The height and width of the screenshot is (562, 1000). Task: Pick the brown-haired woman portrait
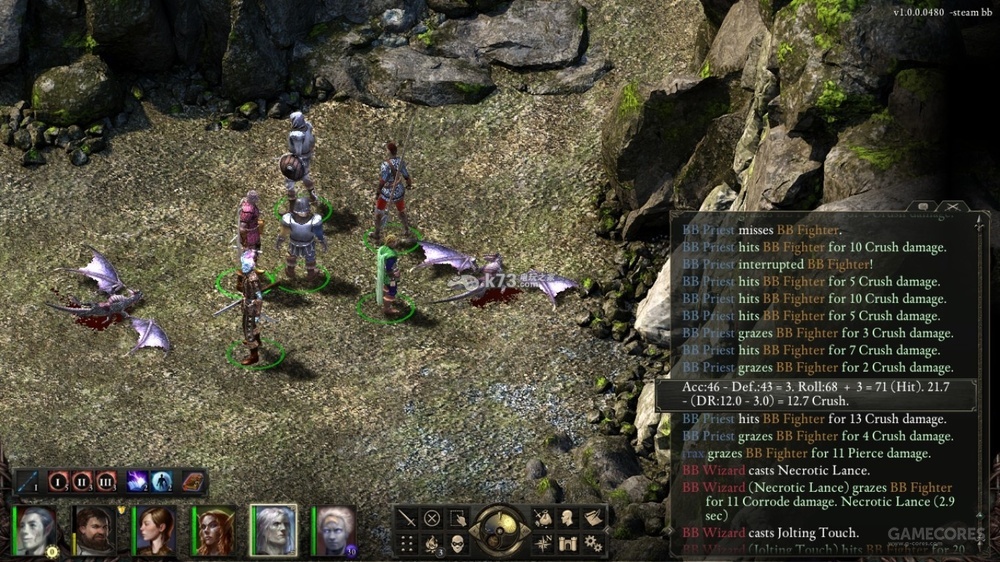[x=155, y=530]
